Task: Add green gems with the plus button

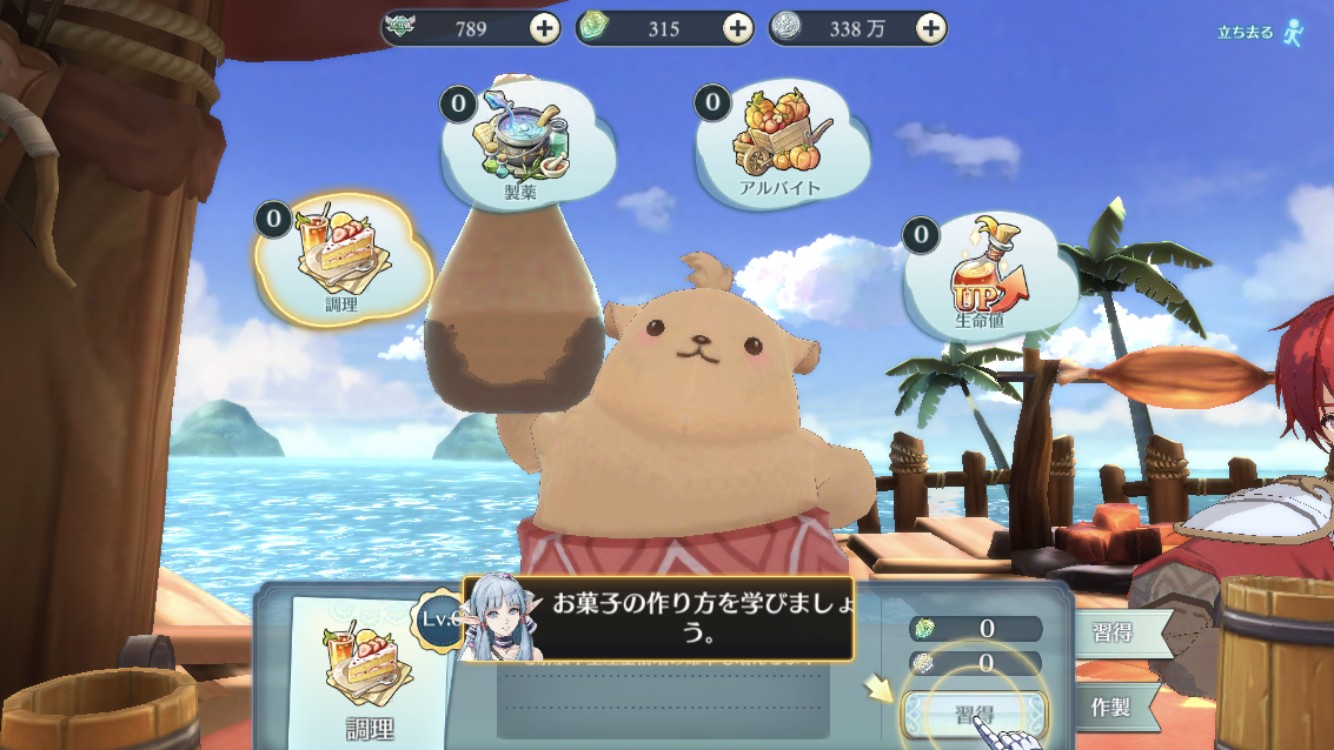Action: click(x=737, y=28)
